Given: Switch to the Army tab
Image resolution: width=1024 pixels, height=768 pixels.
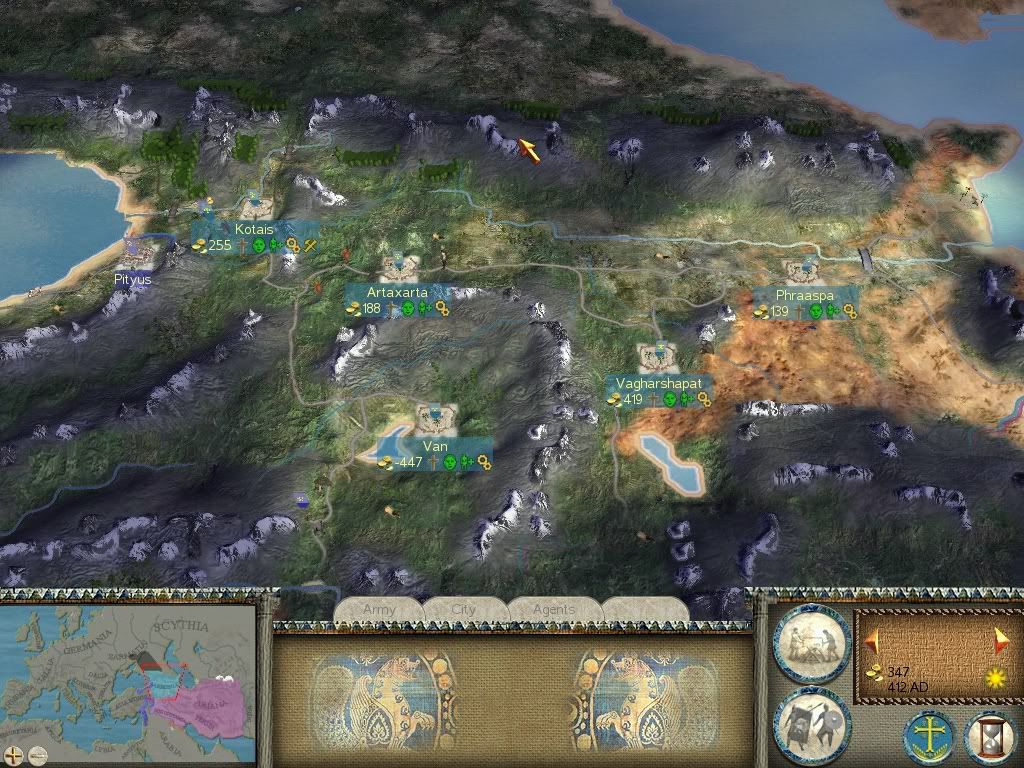Looking at the screenshot, I should 379,609.
